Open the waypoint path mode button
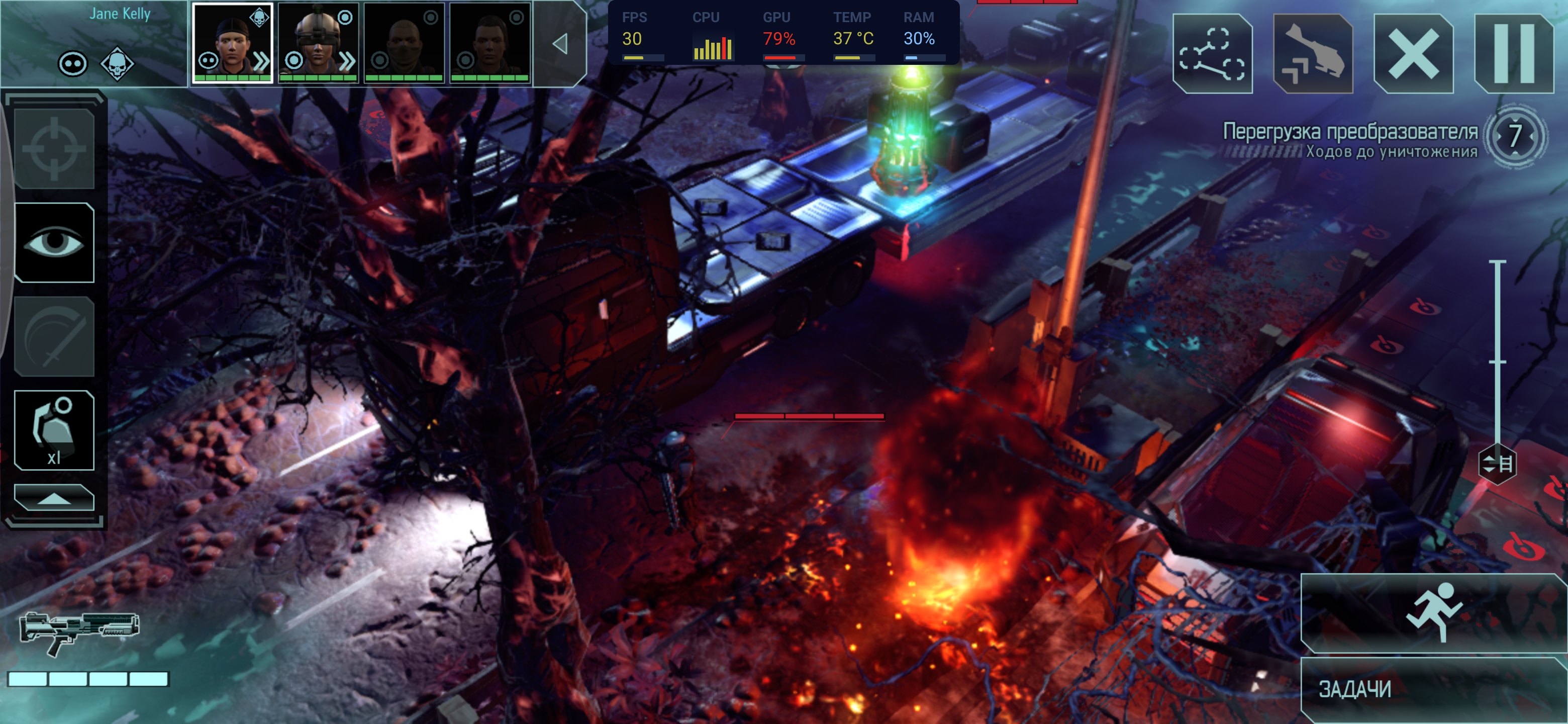The width and height of the screenshot is (1568, 724). point(1212,54)
